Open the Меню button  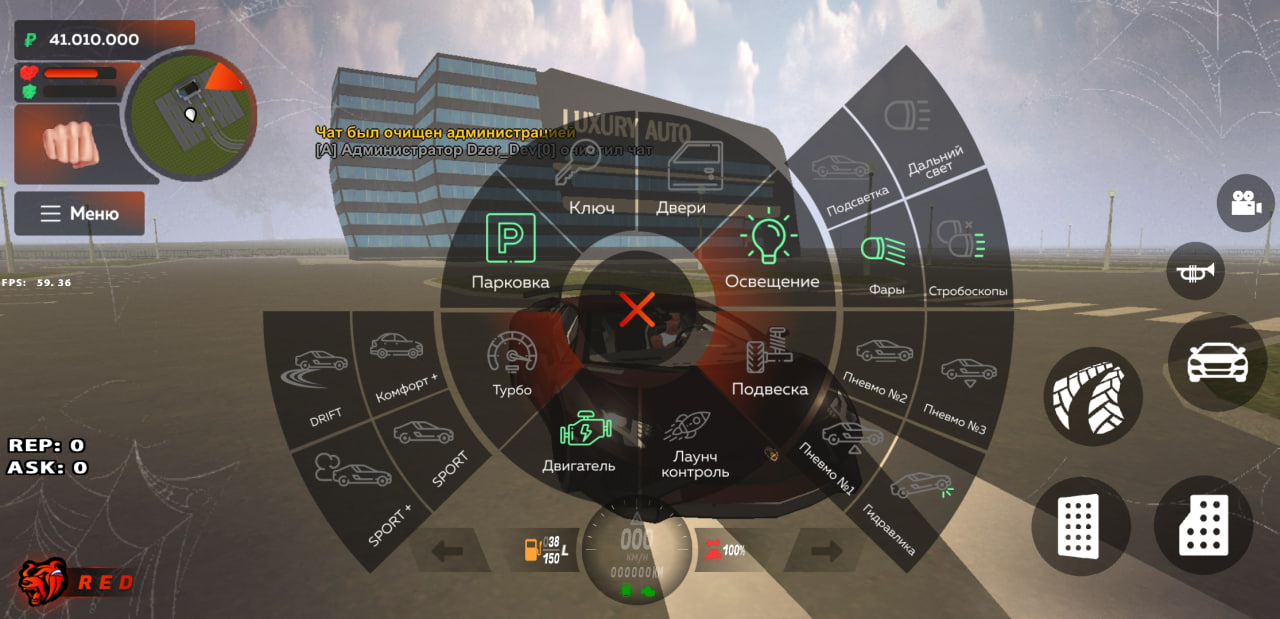(80, 214)
